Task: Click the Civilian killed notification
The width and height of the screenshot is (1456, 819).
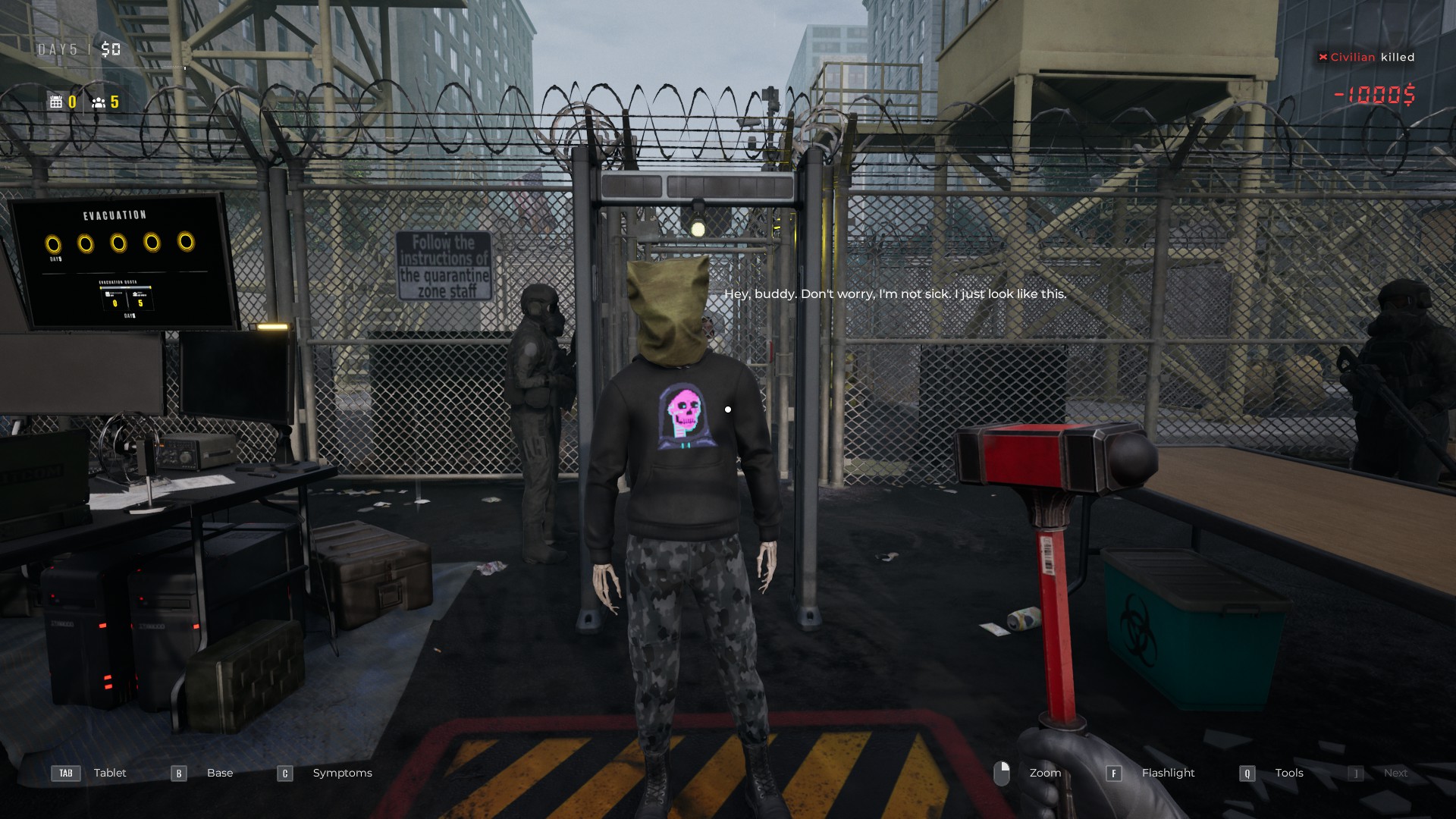Action: pos(1366,57)
